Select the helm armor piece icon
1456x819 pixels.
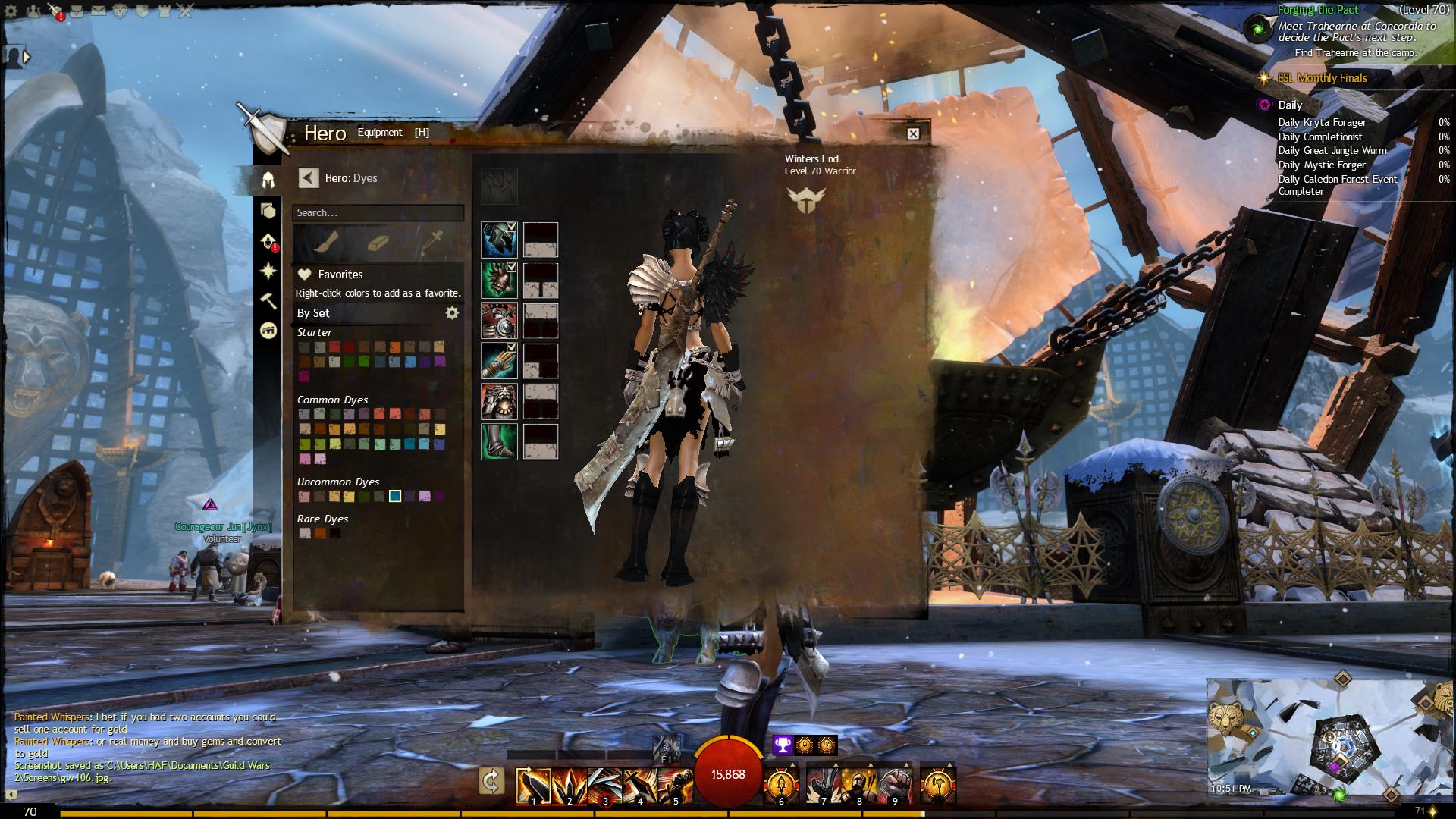[x=498, y=240]
